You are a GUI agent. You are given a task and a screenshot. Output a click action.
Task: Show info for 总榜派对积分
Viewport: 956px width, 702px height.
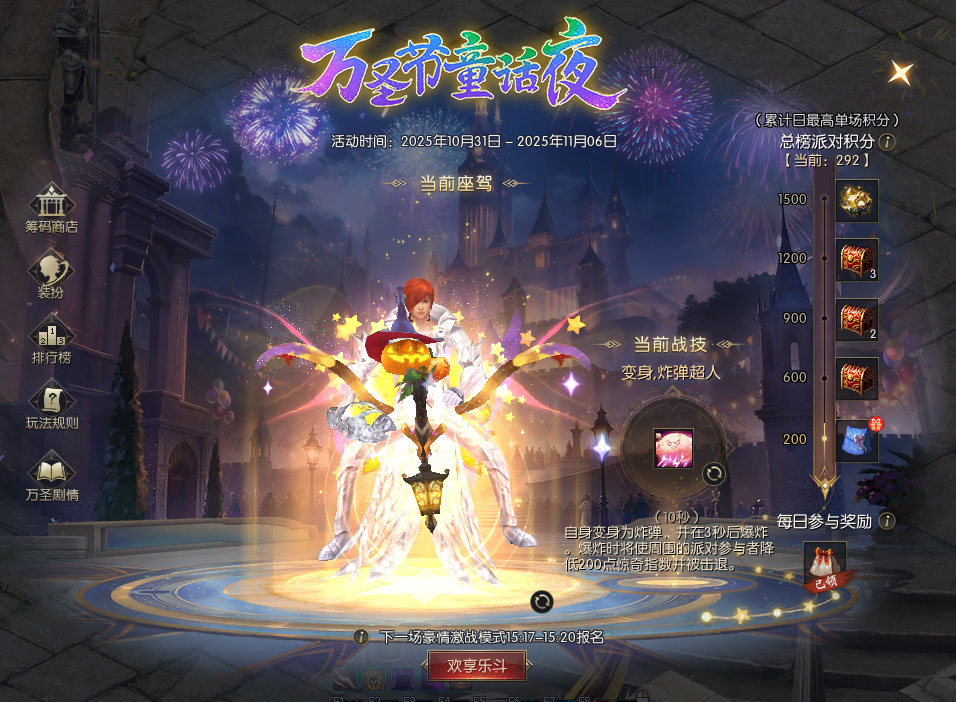tap(887, 142)
